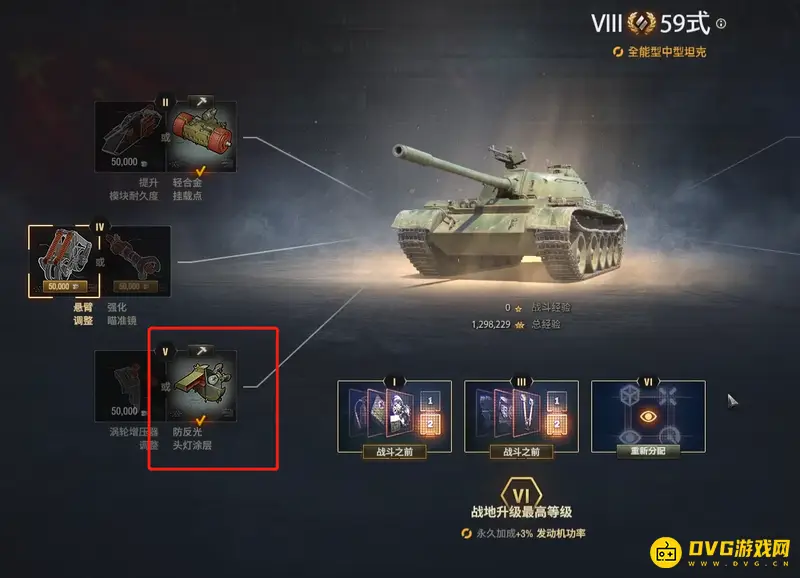Choose the 轻合金挂载点 modification
800x578 pixels.
pyautogui.click(x=203, y=137)
